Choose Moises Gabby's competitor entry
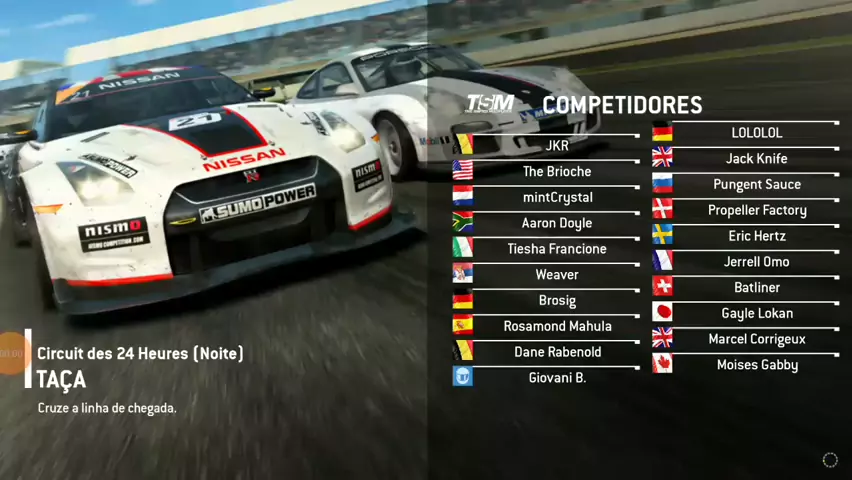Image resolution: width=852 pixels, height=480 pixels. [756, 365]
